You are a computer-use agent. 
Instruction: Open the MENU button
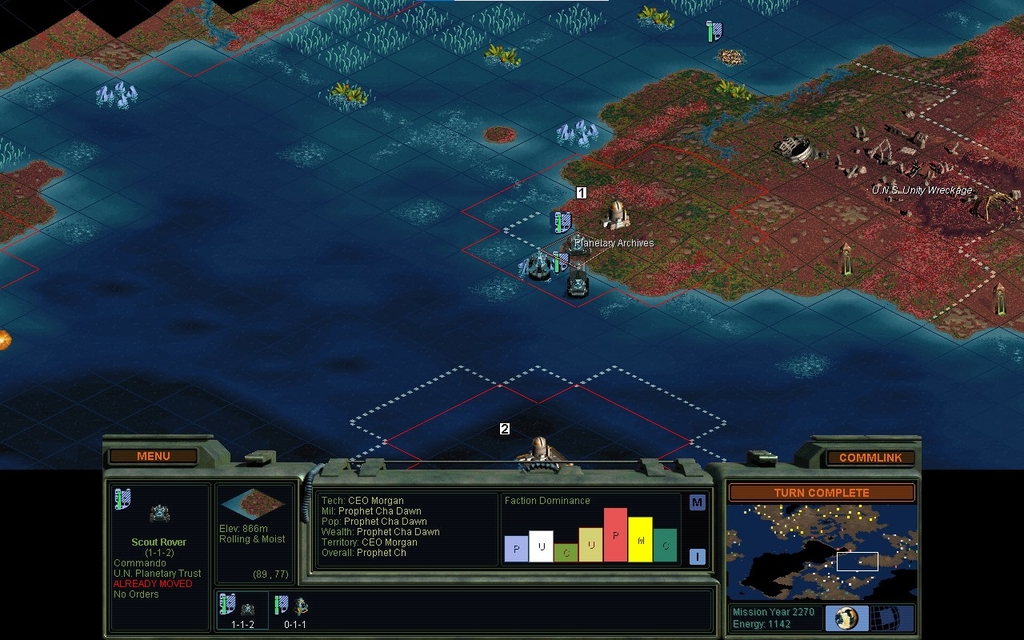[x=153, y=456]
